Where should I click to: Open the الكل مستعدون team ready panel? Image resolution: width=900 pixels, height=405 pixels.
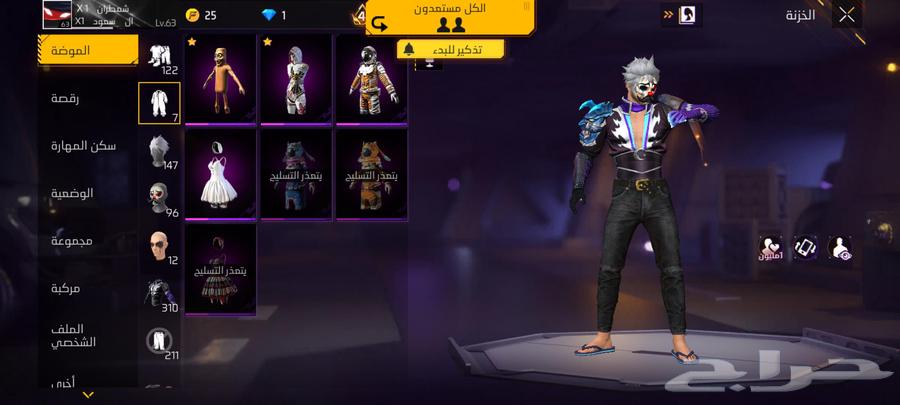click(450, 17)
